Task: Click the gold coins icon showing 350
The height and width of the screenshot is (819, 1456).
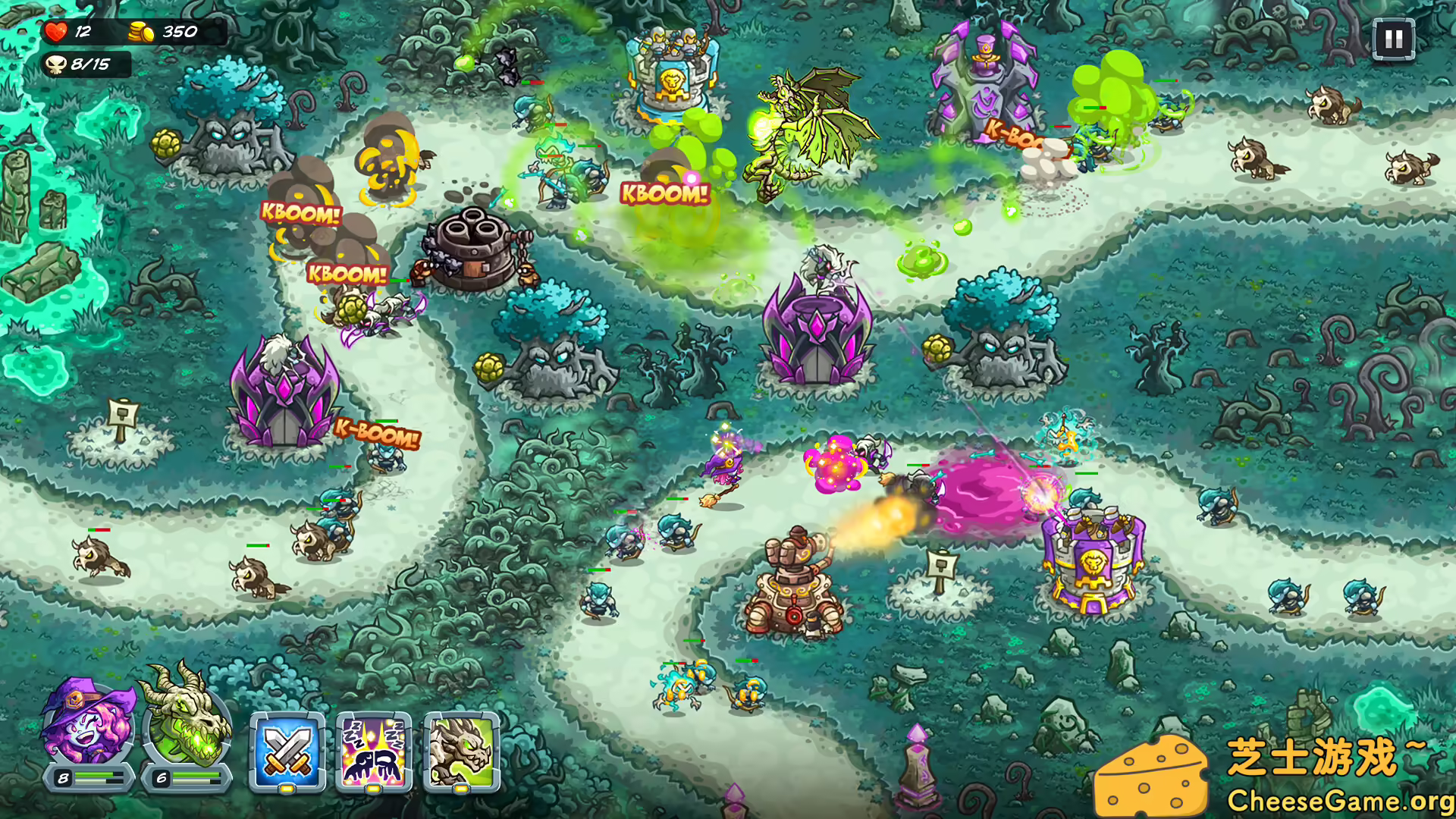Action: click(x=140, y=32)
